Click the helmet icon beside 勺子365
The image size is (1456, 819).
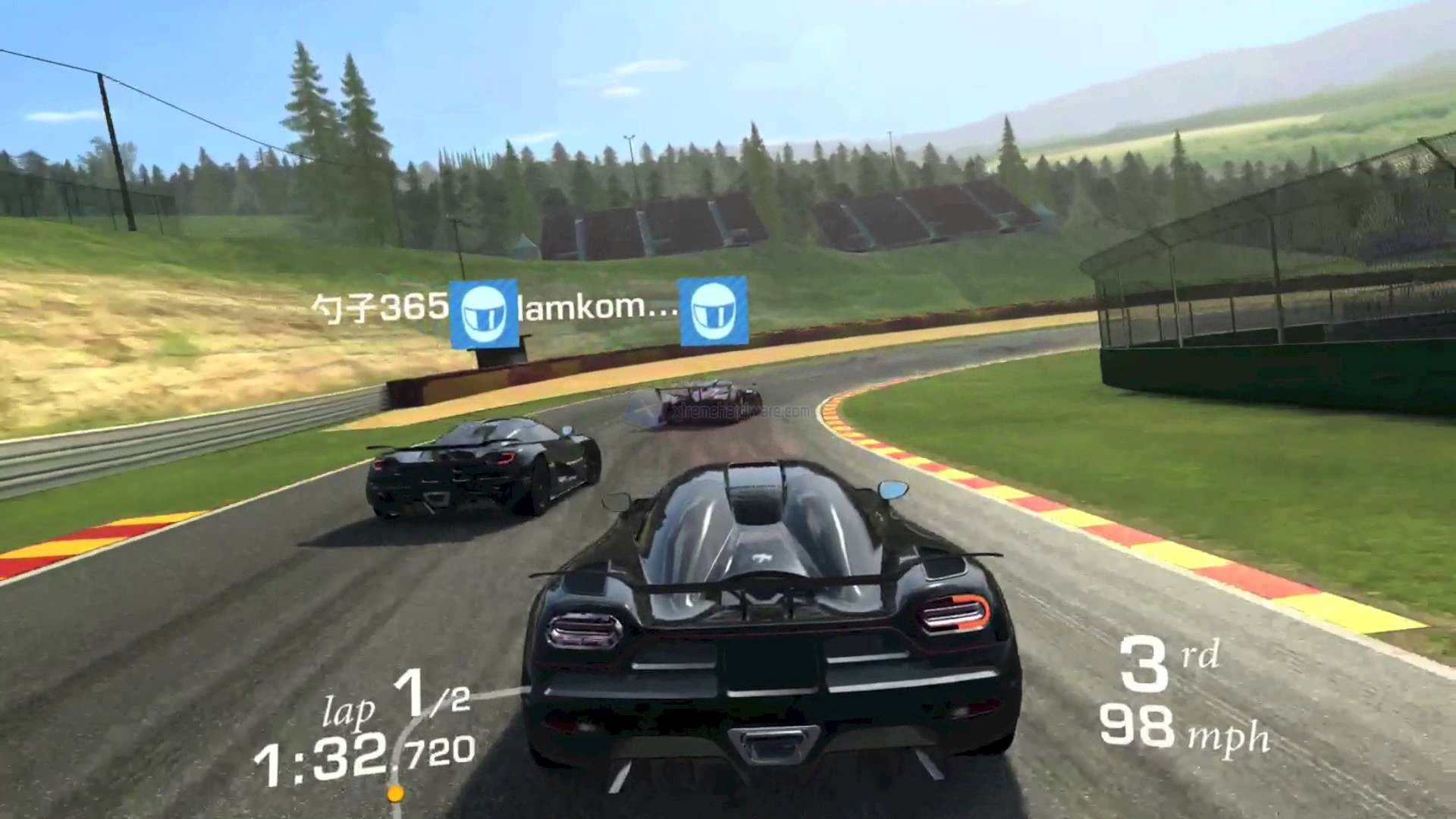484,315
